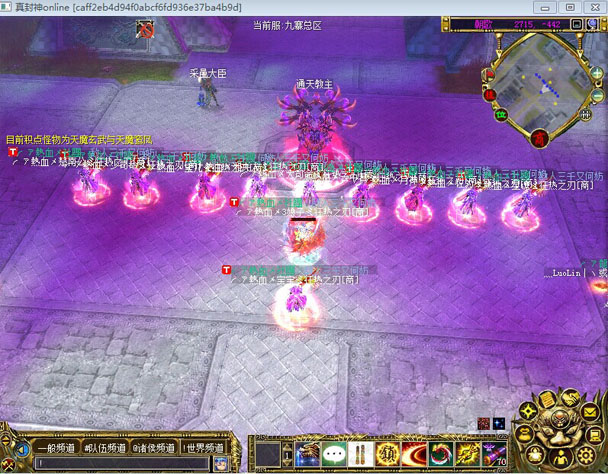608x474 pixels.
Task: Switch to the 世界频道 world channel
Action: (x=204, y=449)
